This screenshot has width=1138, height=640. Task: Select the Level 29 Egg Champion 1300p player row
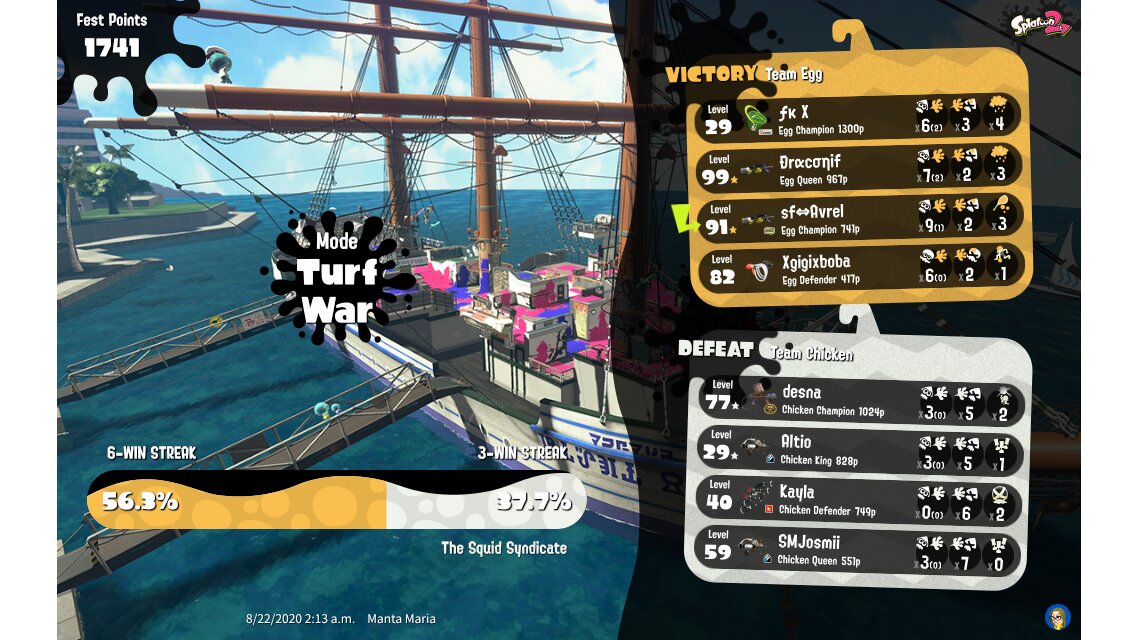click(858, 118)
